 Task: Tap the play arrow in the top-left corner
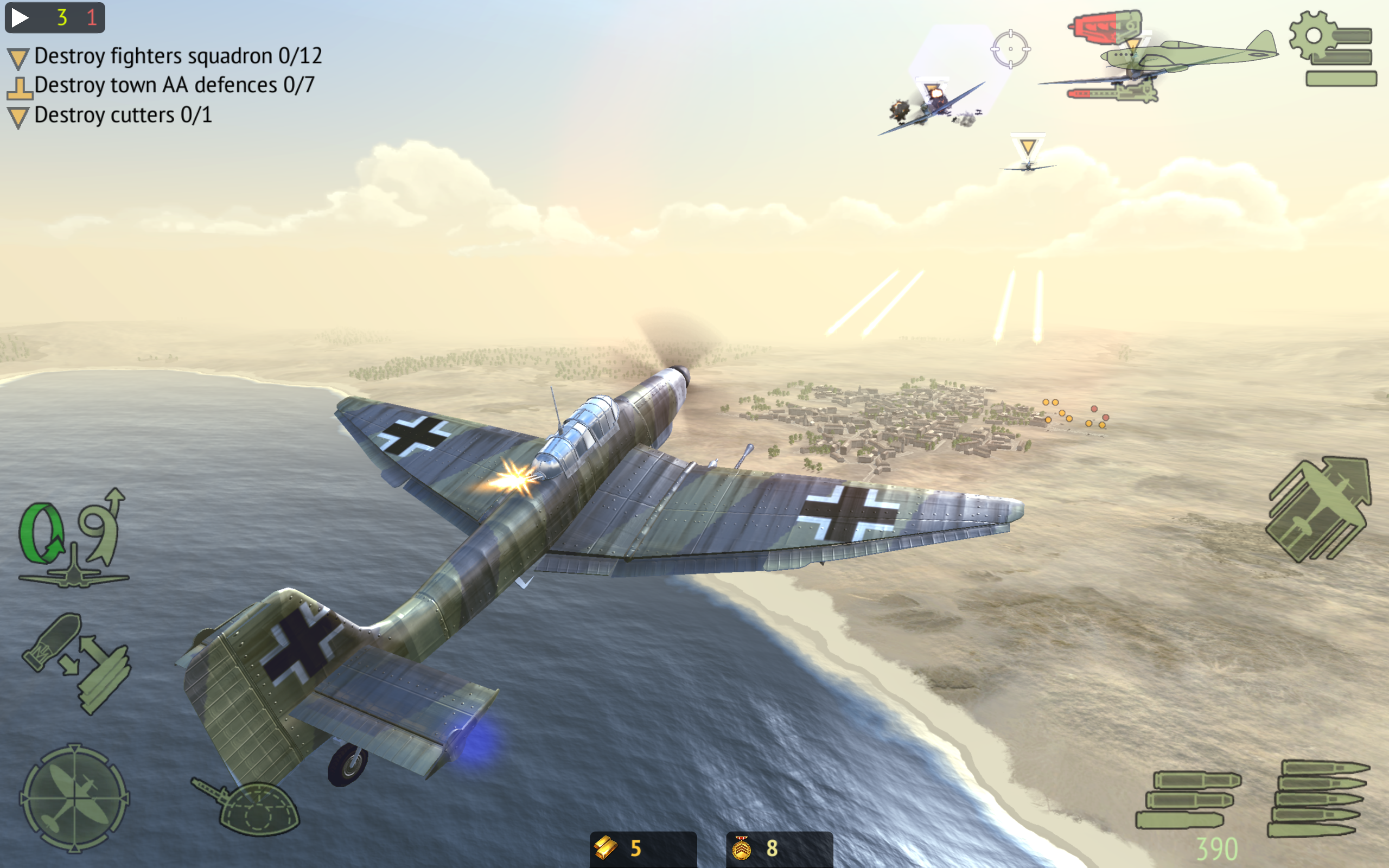pyautogui.click(x=20, y=18)
